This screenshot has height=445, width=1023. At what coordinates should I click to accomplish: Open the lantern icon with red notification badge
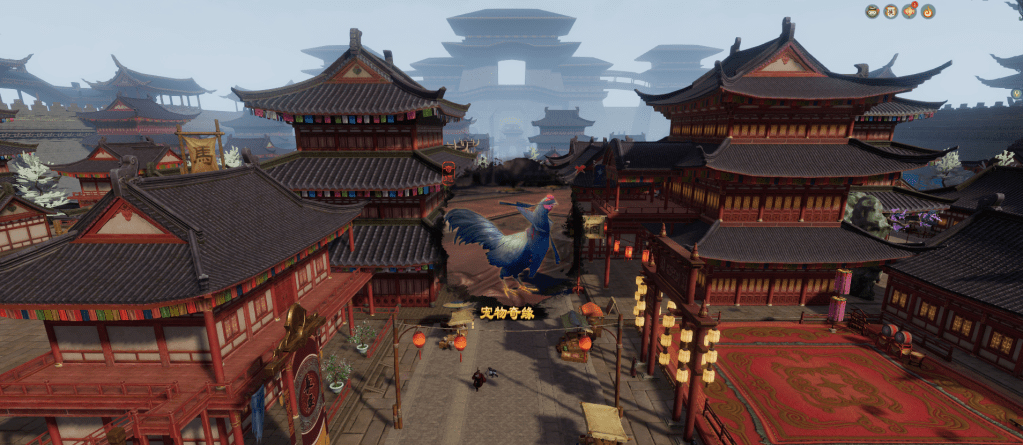tap(909, 11)
